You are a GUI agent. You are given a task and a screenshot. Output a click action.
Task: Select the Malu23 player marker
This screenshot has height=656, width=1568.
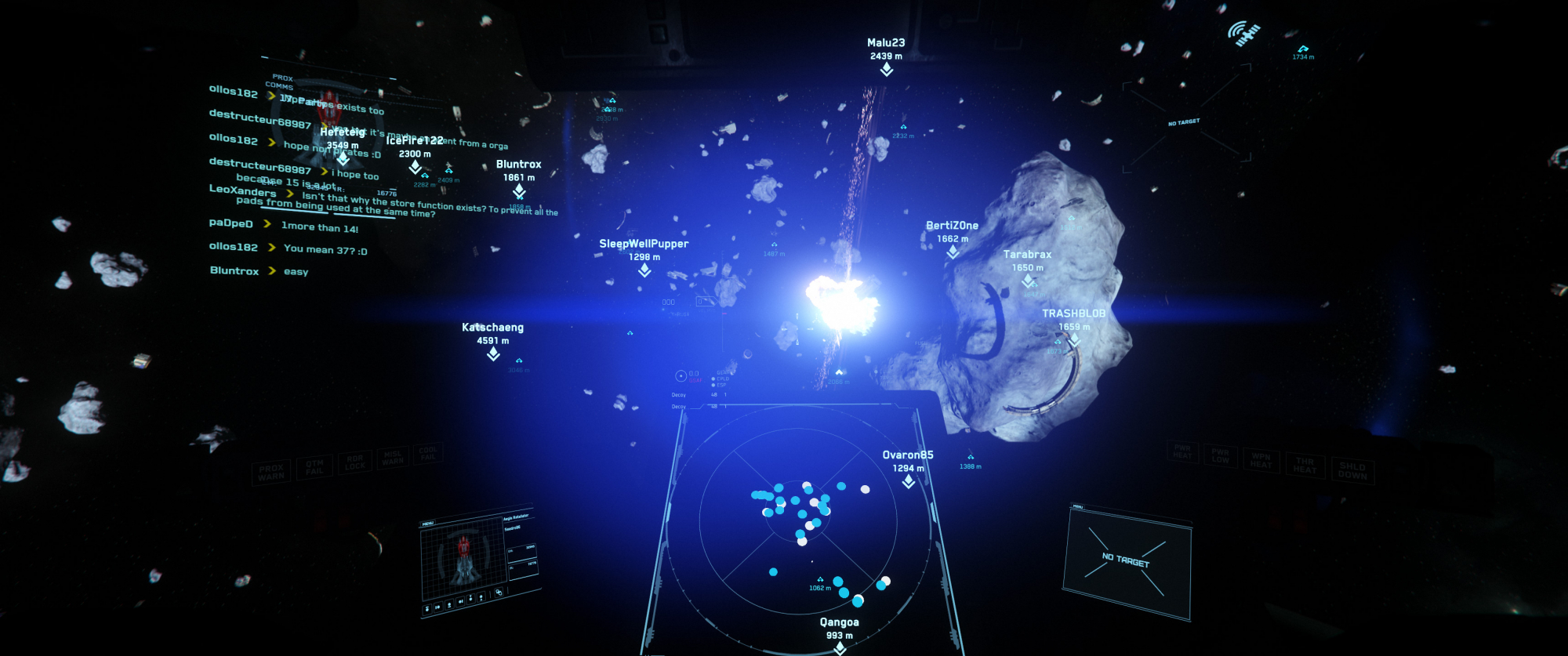(886, 70)
